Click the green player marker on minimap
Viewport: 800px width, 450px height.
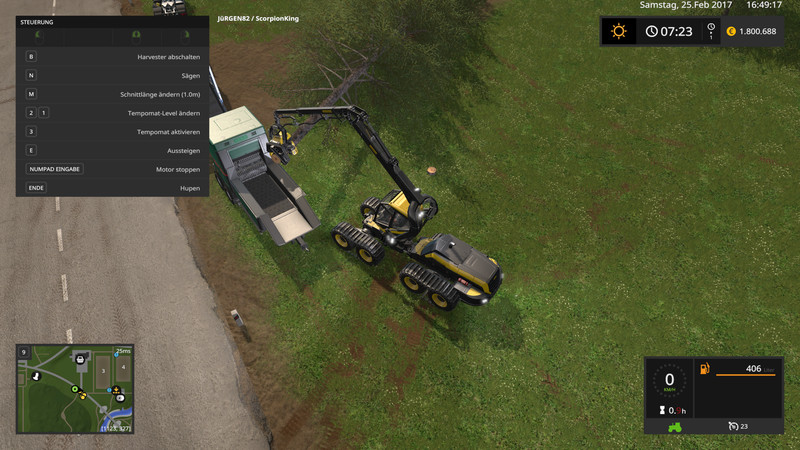point(73,388)
